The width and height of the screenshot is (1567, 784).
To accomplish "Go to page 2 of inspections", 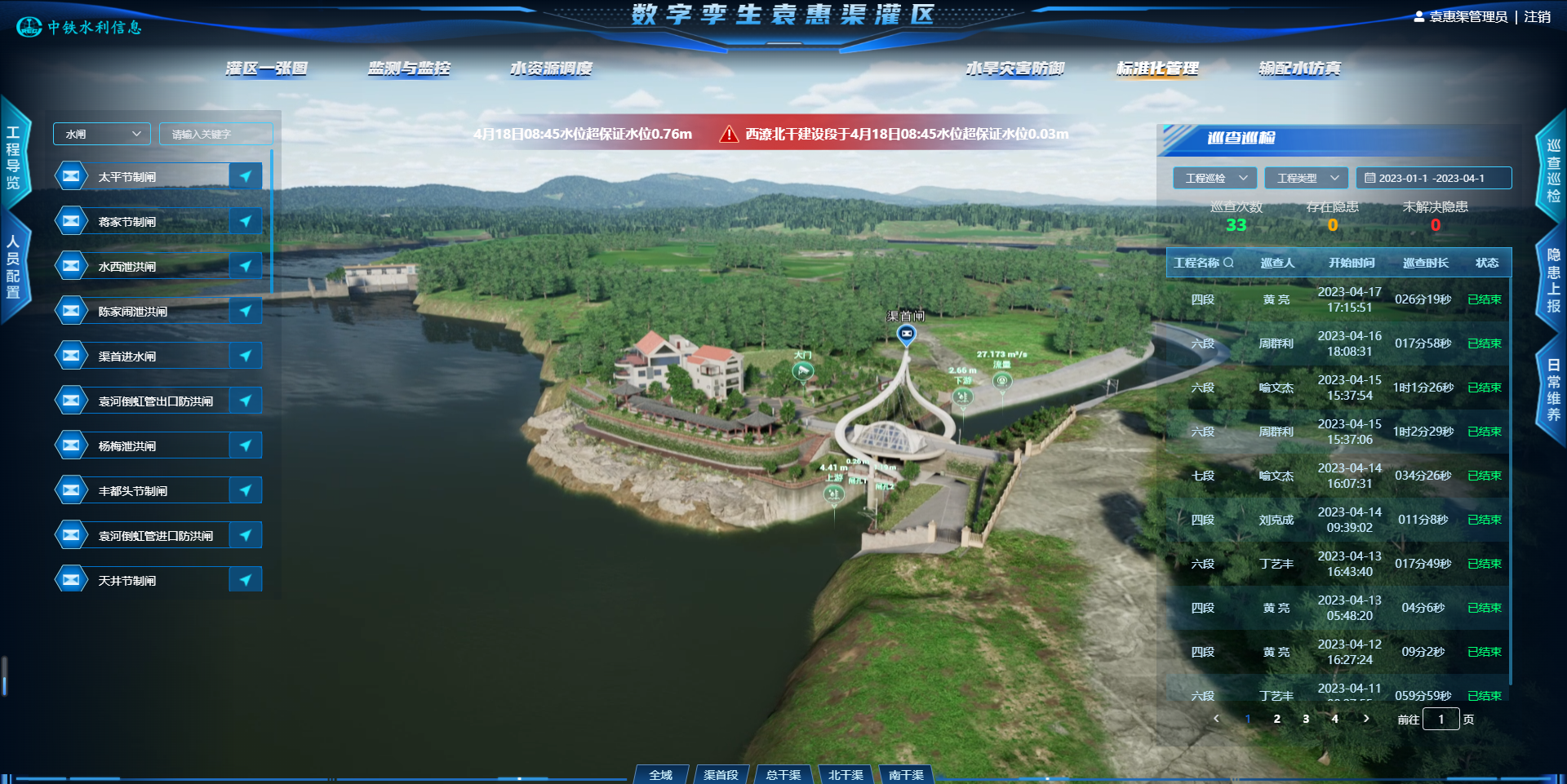I will [x=1276, y=719].
